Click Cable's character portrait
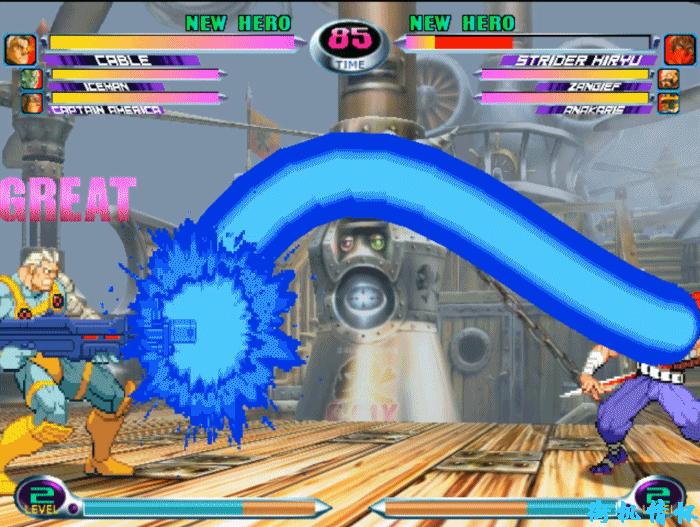The width and height of the screenshot is (700, 527). coord(20,49)
